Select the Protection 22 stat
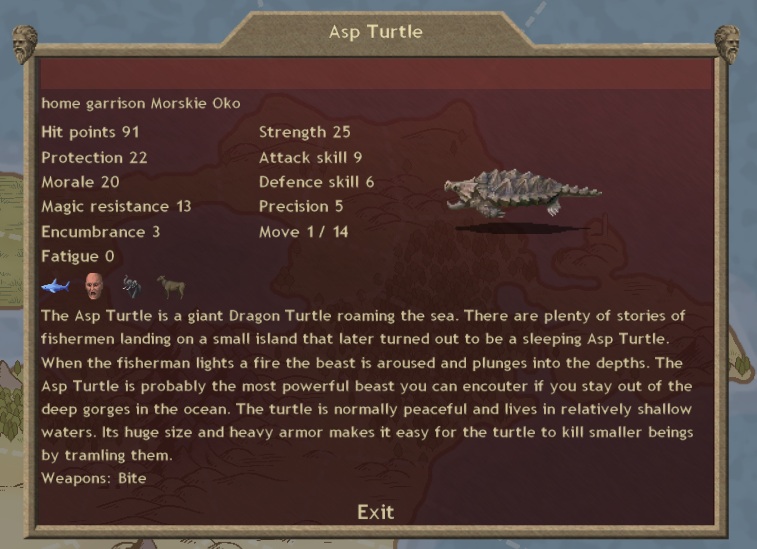Image resolution: width=757 pixels, height=549 pixels. [94, 157]
